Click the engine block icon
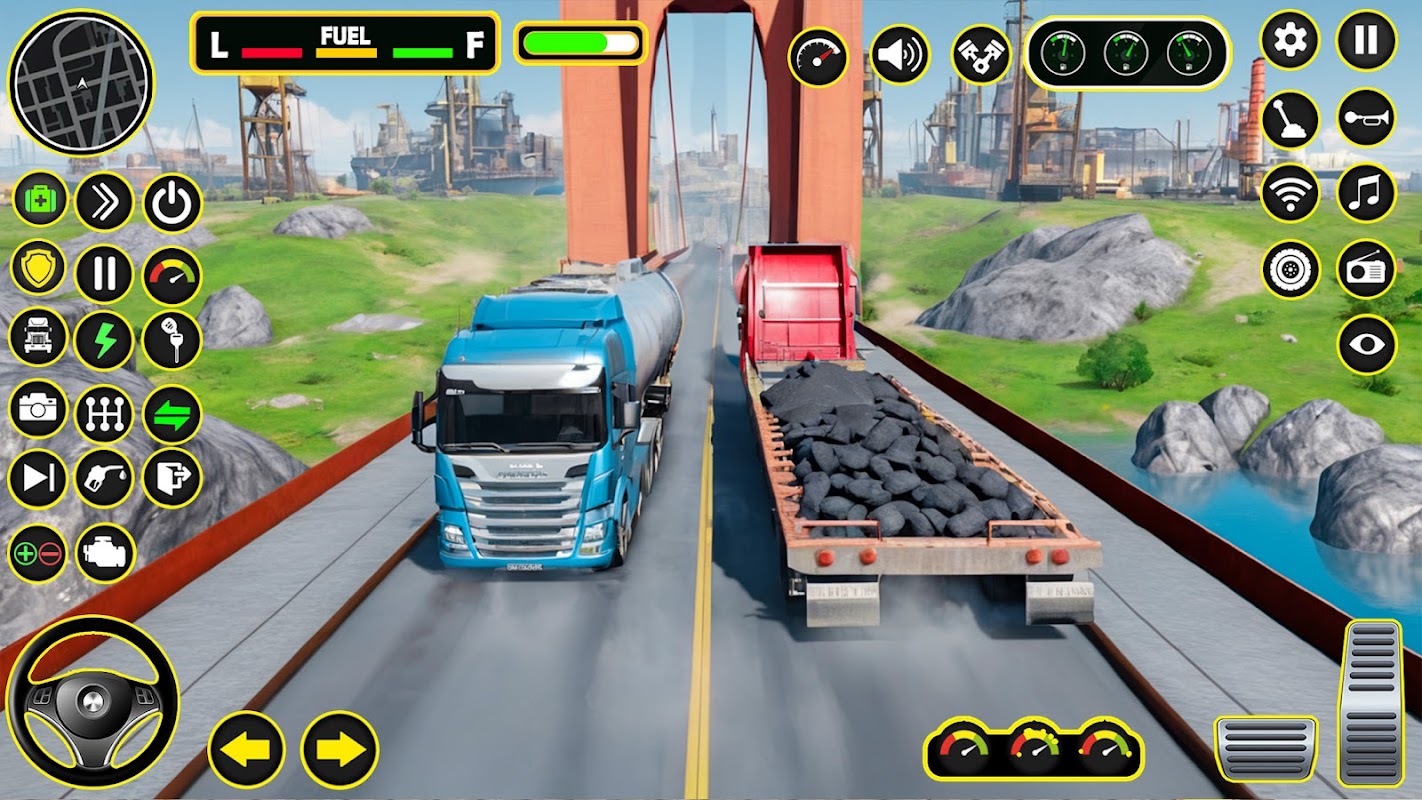Screen dimensions: 1422x800 click(105, 553)
